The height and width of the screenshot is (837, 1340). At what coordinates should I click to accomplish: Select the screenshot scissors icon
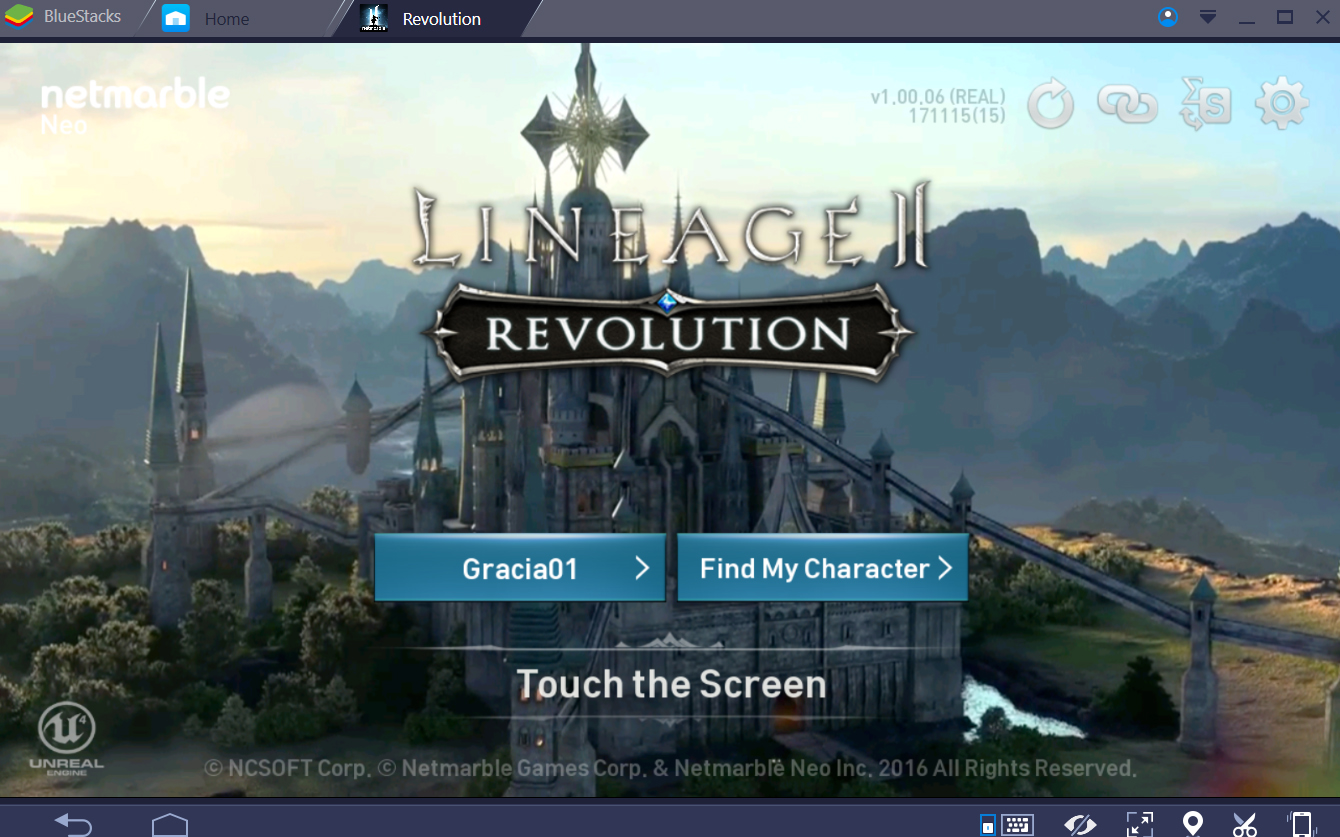pyautogui.click(x=1245, y=824)
